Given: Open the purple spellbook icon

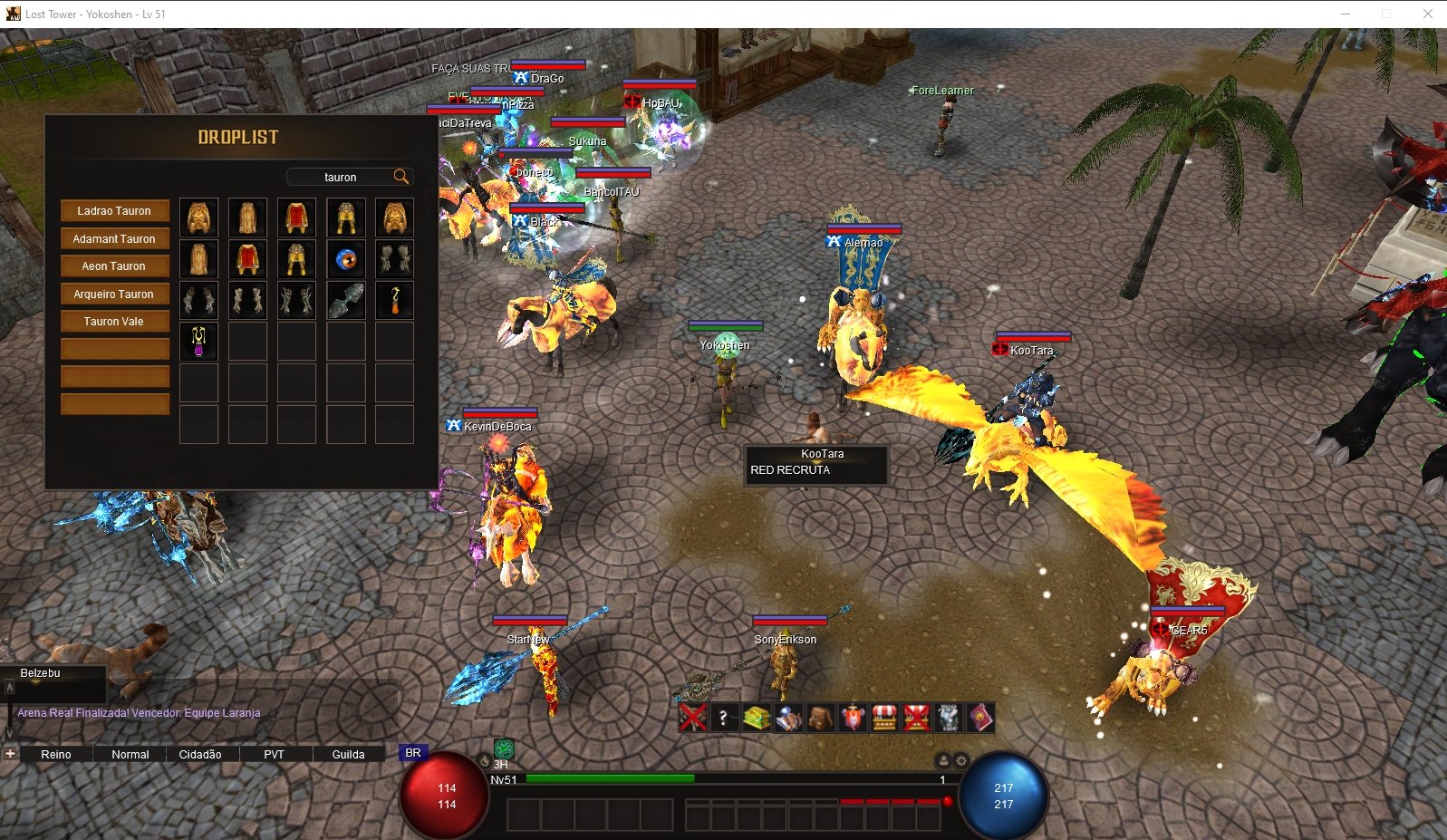Looking at the screenshot, I should (x=980, y=719).
